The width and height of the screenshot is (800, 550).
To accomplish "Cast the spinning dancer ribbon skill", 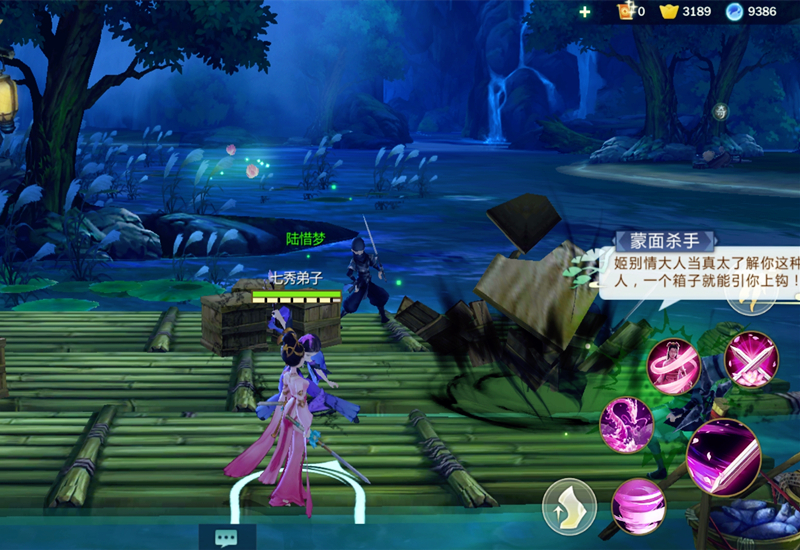I will pyautogui.click(x=672, y=367).
